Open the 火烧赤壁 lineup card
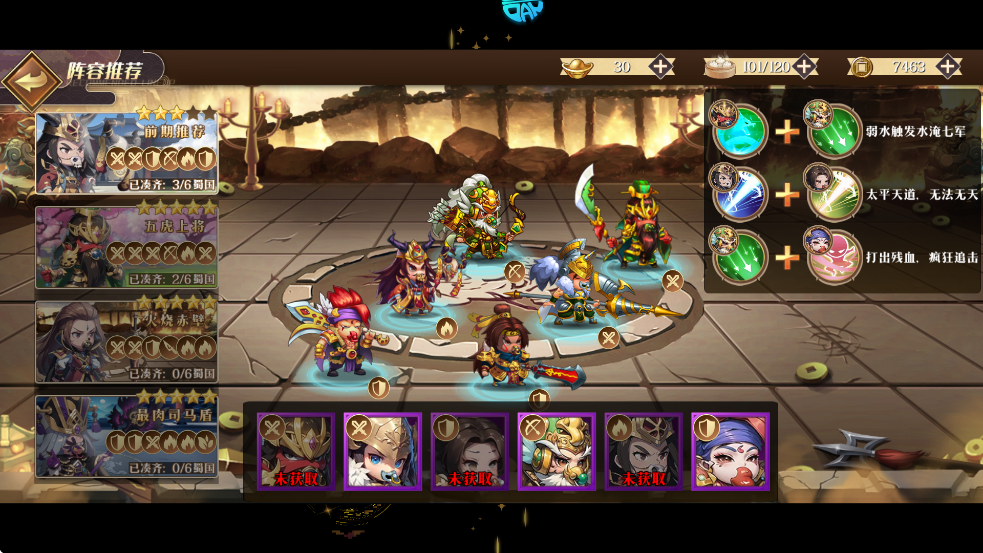The width and height of the screenshot is (983, 553). click(127, 341)
